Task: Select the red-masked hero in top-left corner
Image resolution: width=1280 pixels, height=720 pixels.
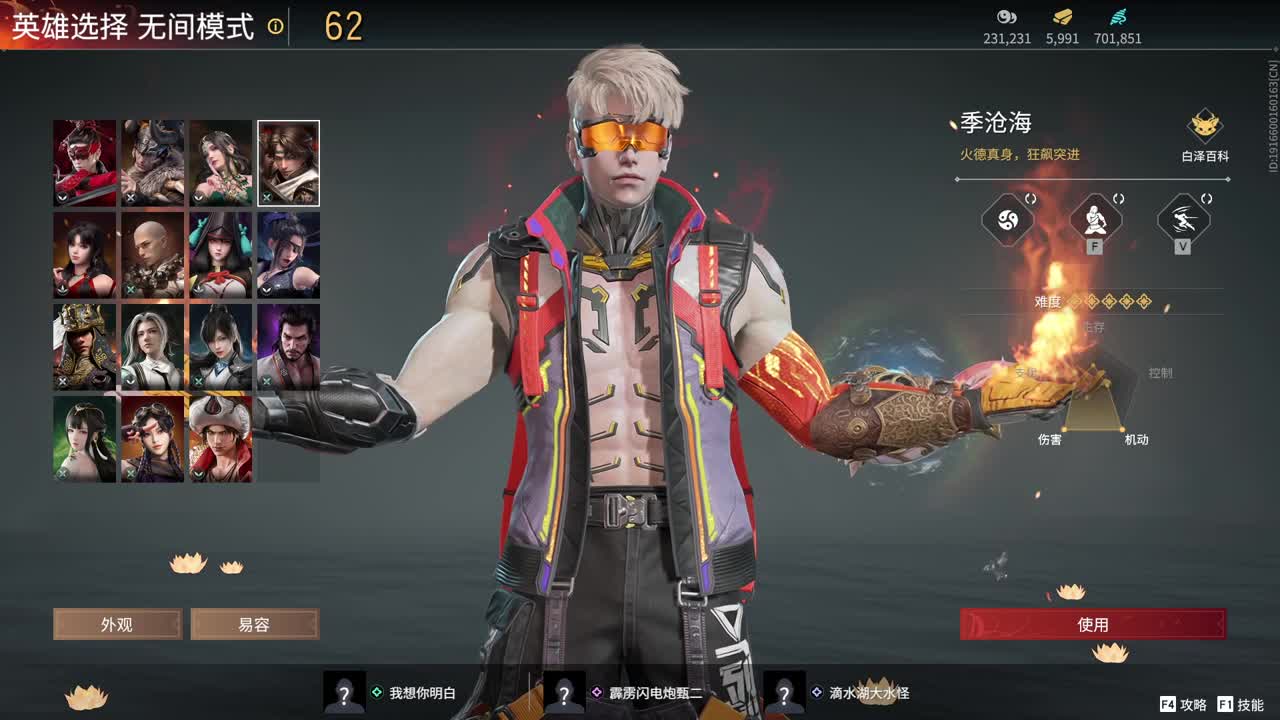Action: [84, 162]
